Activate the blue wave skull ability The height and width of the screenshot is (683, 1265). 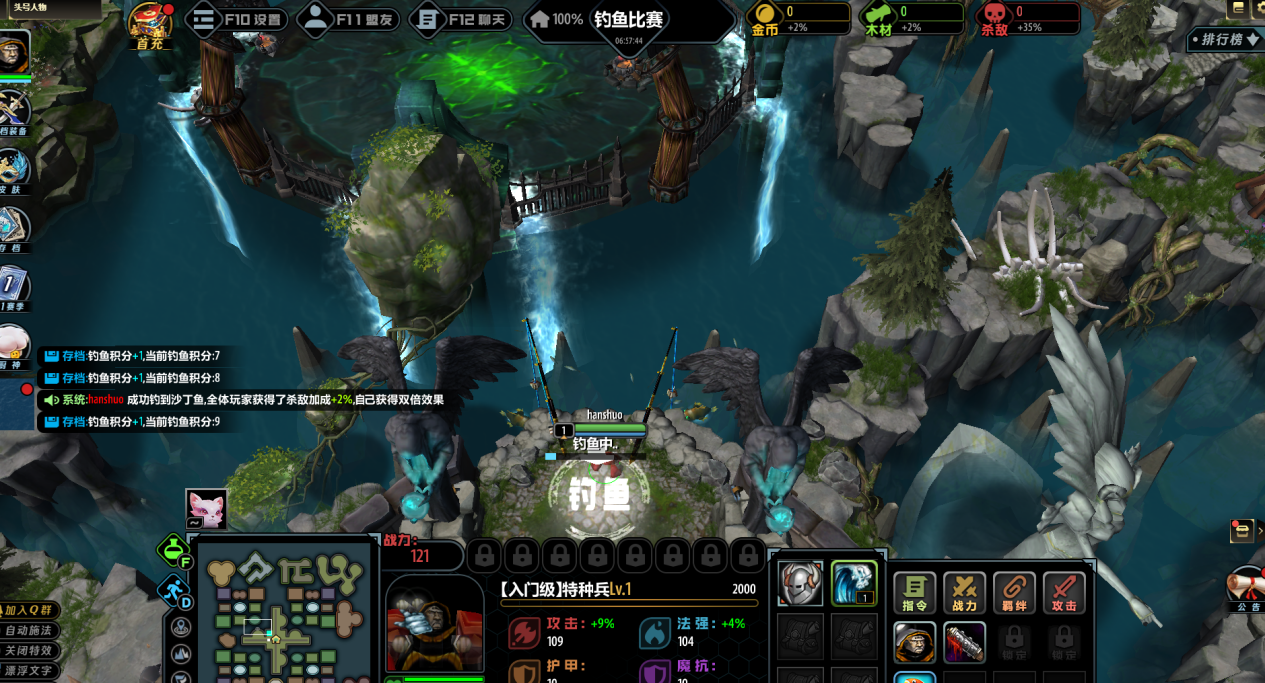coord(853,583)
